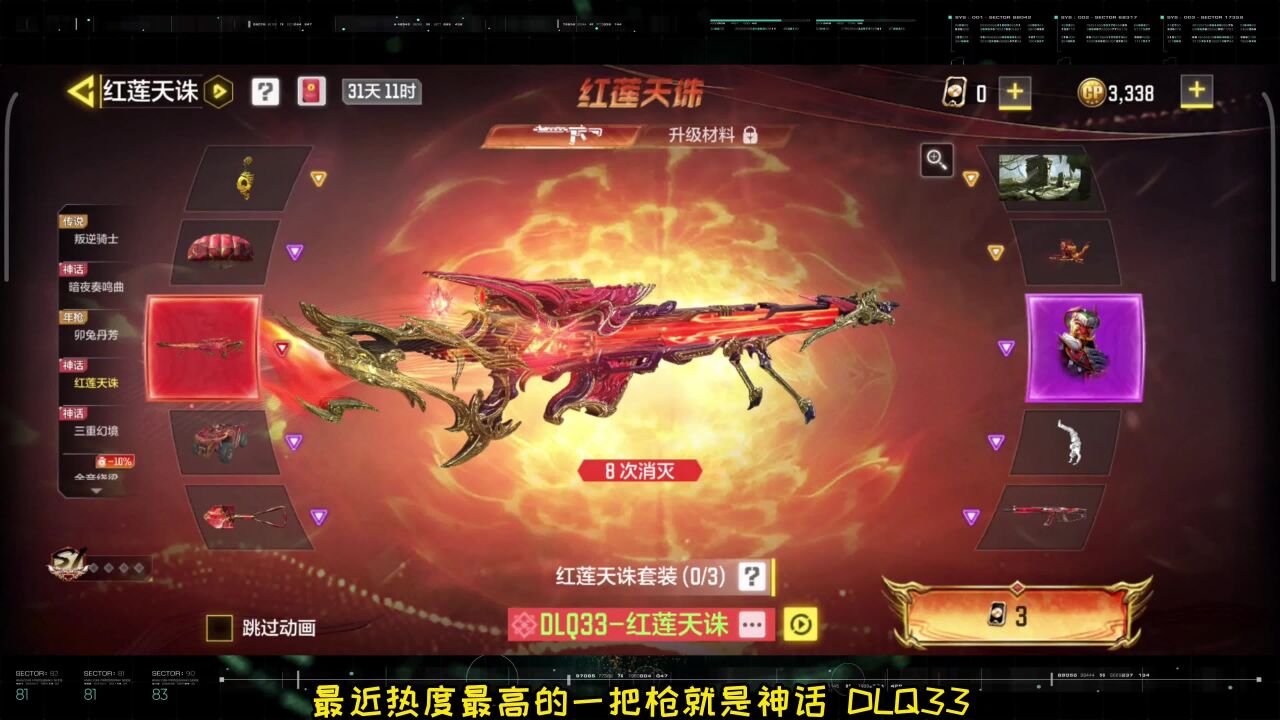The height and width of the screenshot is (720, 1280).
Task: Click the yellow arrow under the top-right scene thumbnail
Action: pos(971,178)
